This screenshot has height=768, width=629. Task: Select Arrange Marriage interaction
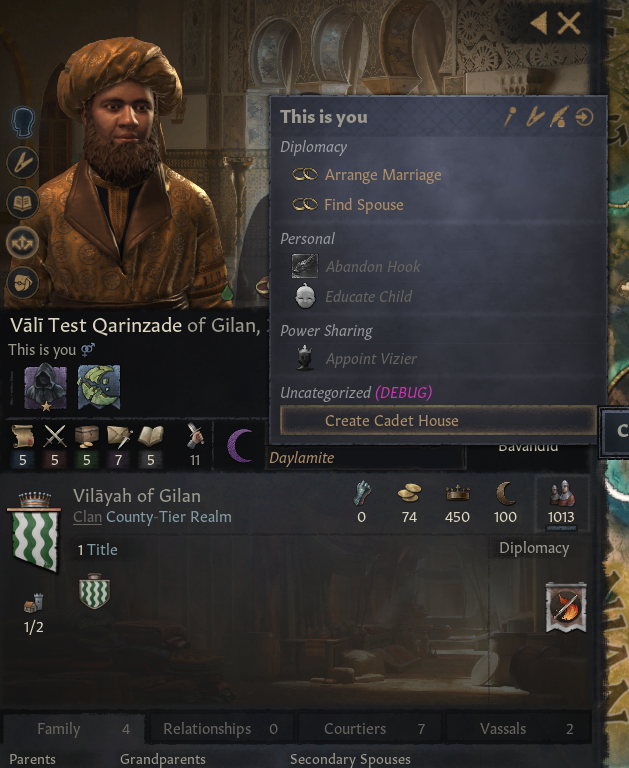coord(382,175)
